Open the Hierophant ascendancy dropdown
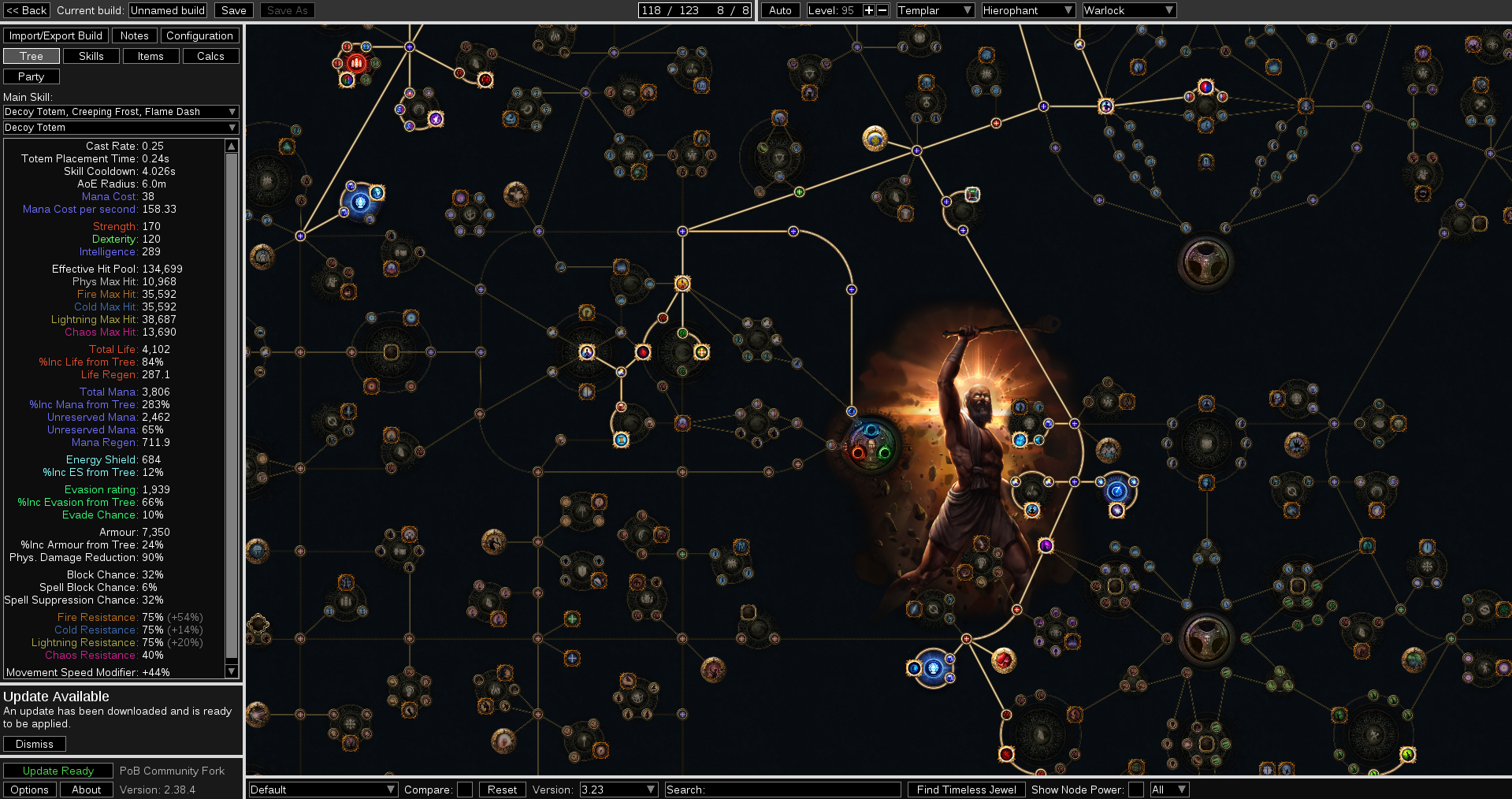The height and width of the screenshot is (799, 1512). (x=1027, y=10)
